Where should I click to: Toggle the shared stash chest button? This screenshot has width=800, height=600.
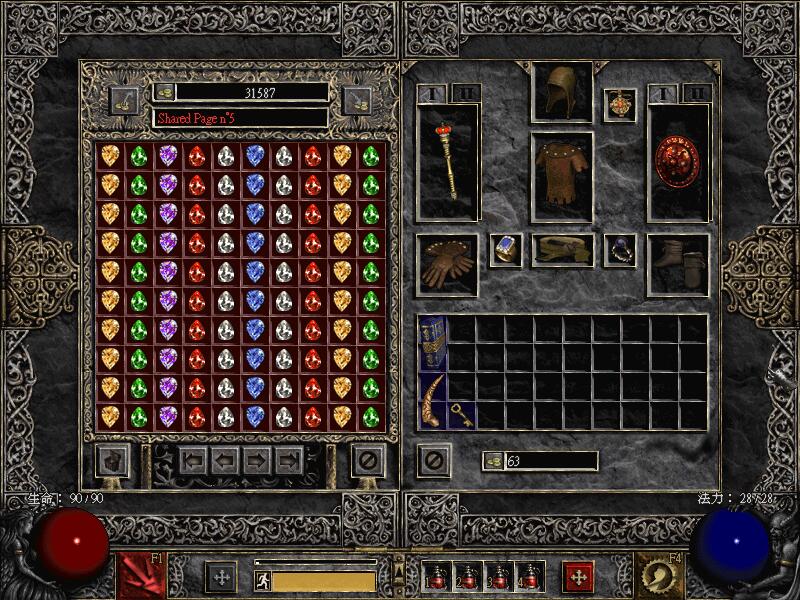(x=112, y=461)
